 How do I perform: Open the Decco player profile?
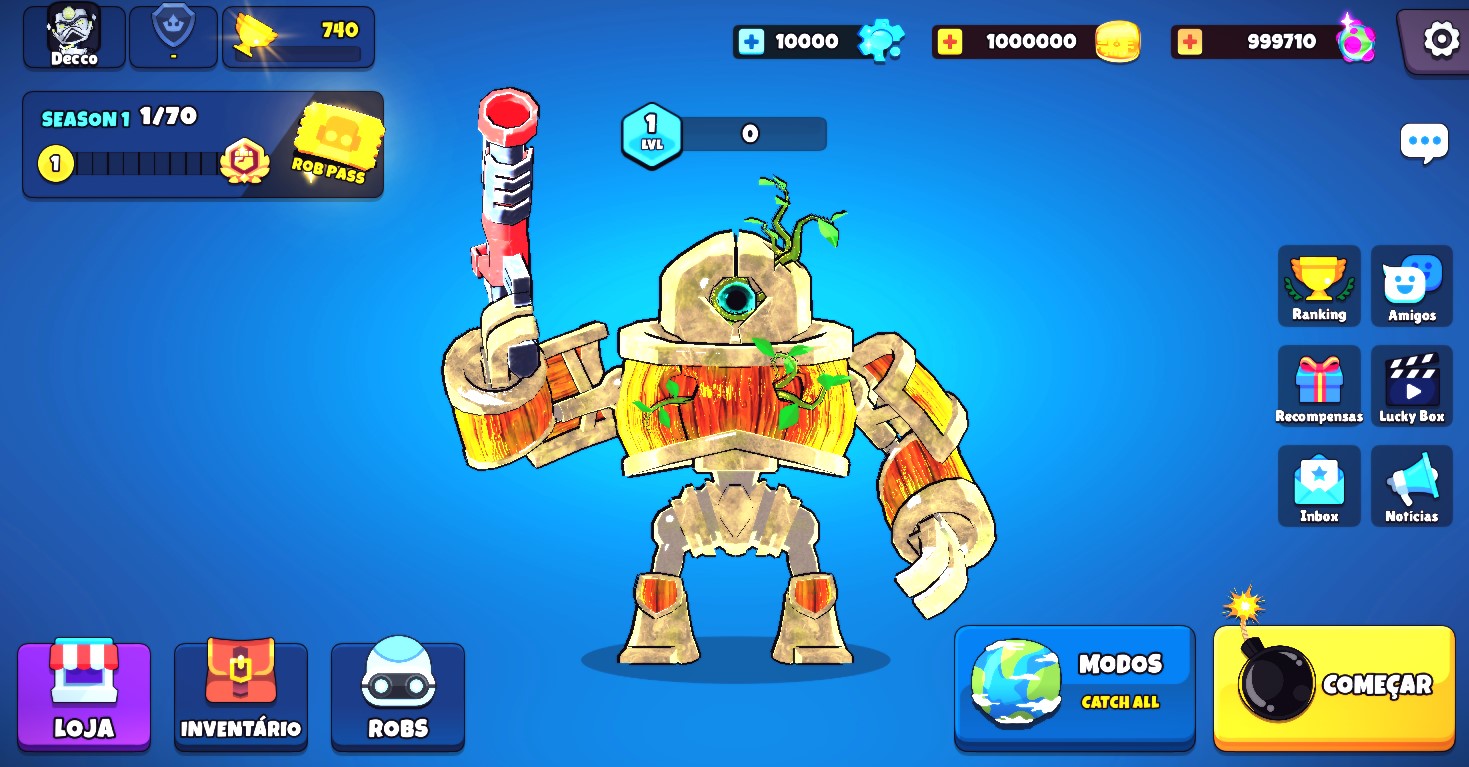(74, 36)
